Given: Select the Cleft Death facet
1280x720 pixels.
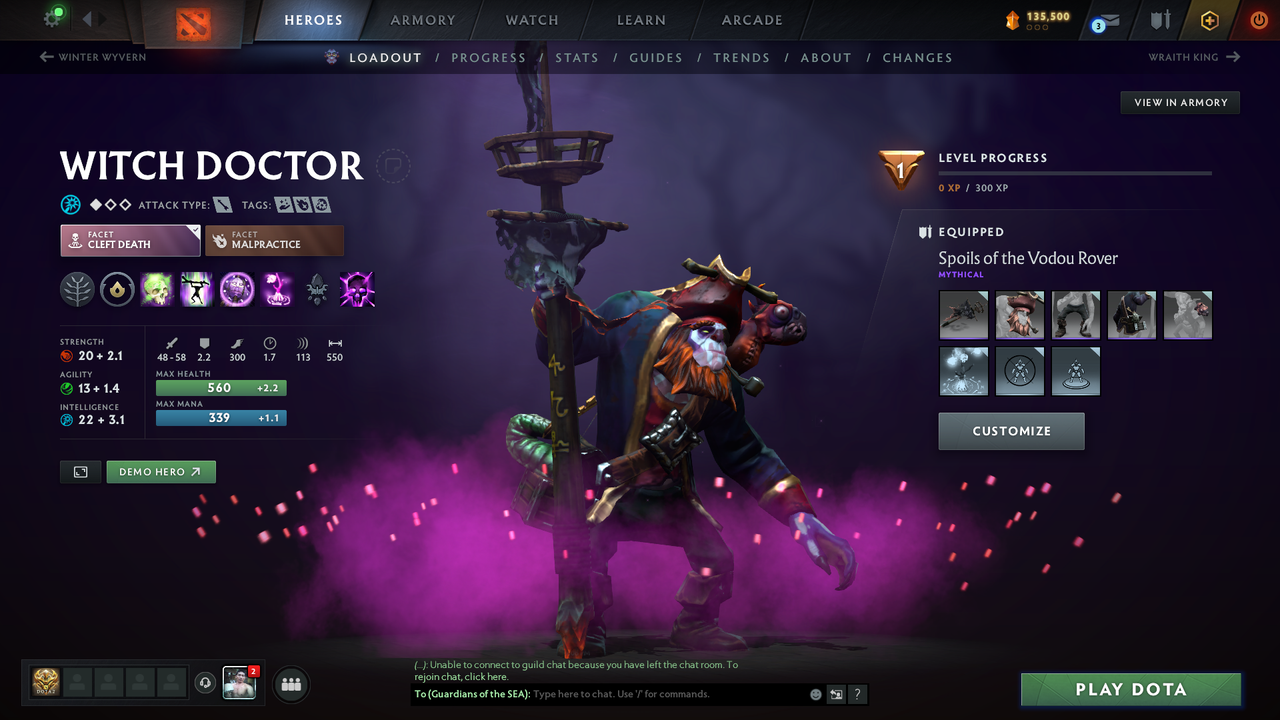Looking at the screenshot, I should click(x=130, y=240).
